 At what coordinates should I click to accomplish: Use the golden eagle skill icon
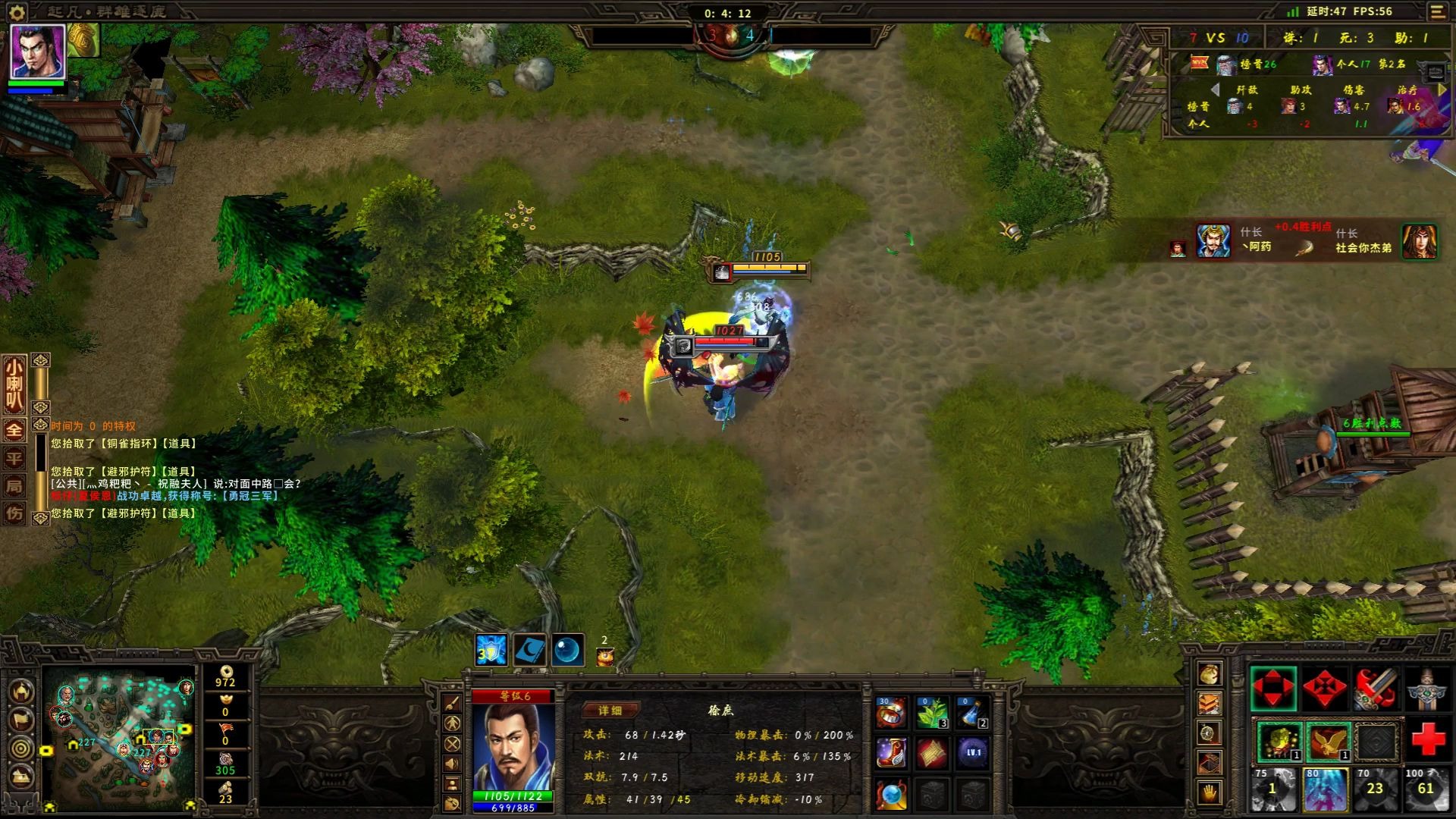point(1327,741)
